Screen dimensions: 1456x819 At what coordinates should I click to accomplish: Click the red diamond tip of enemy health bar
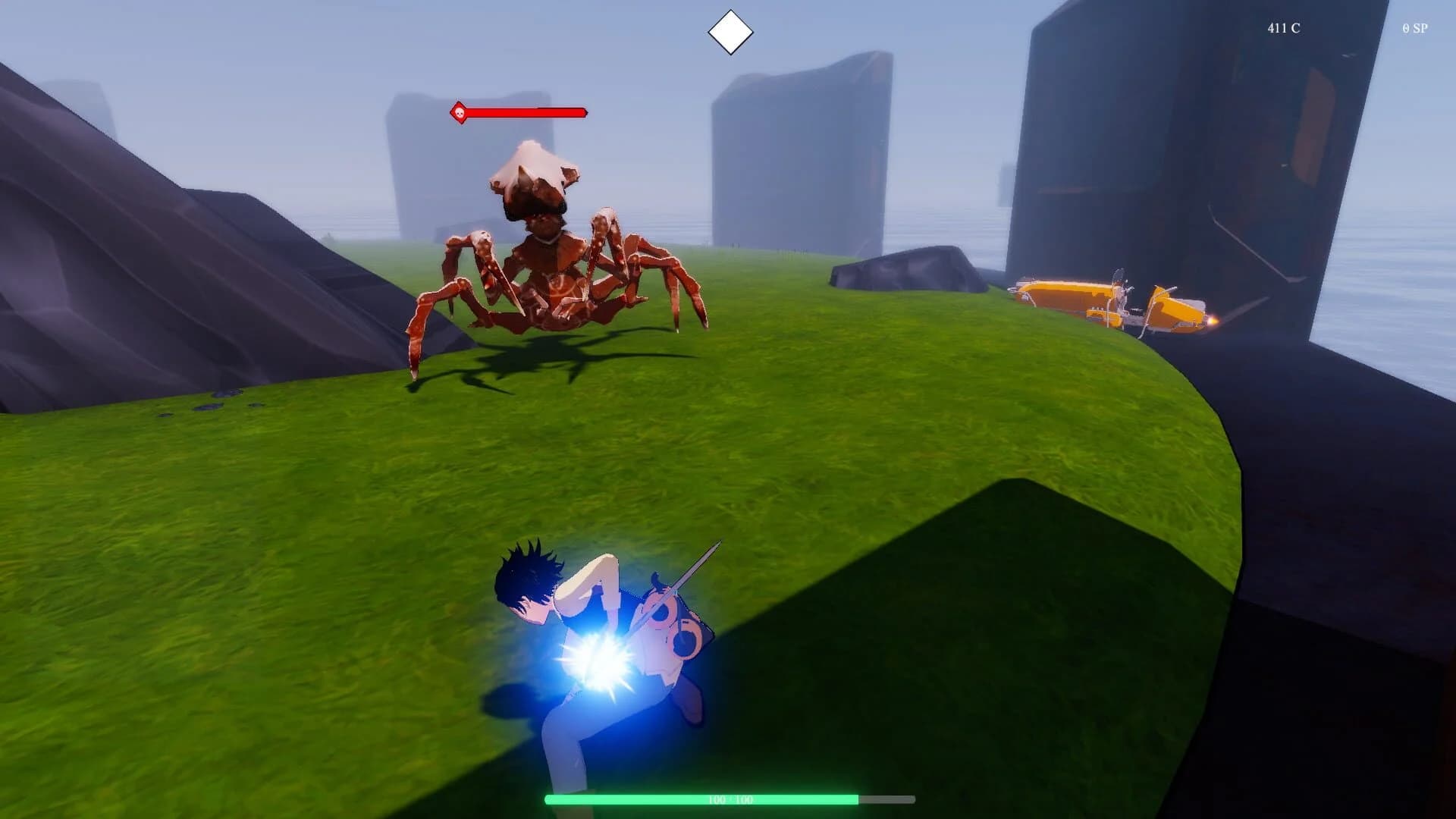(585, 112)
